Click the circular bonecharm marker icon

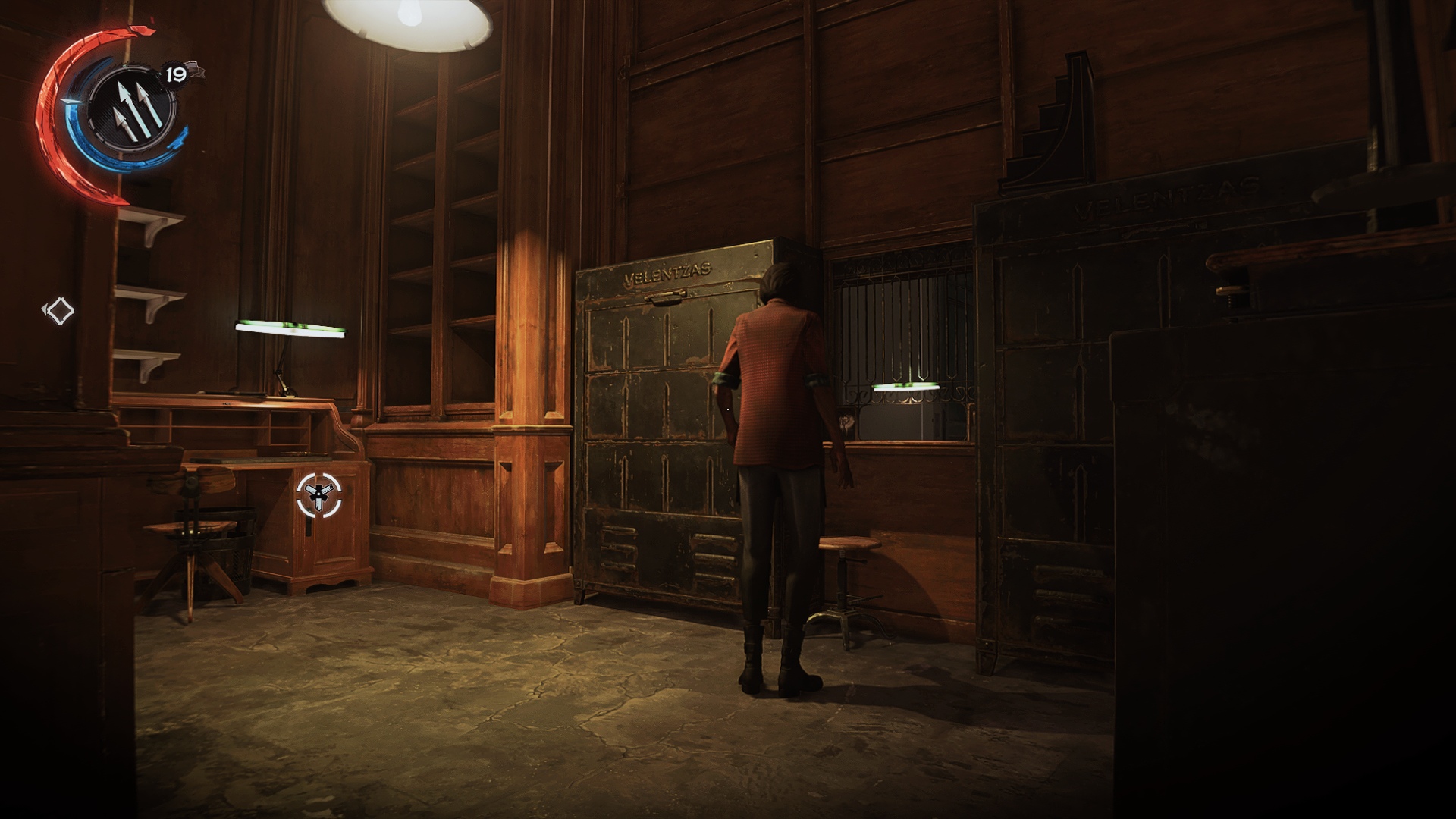tap(318, 495)
